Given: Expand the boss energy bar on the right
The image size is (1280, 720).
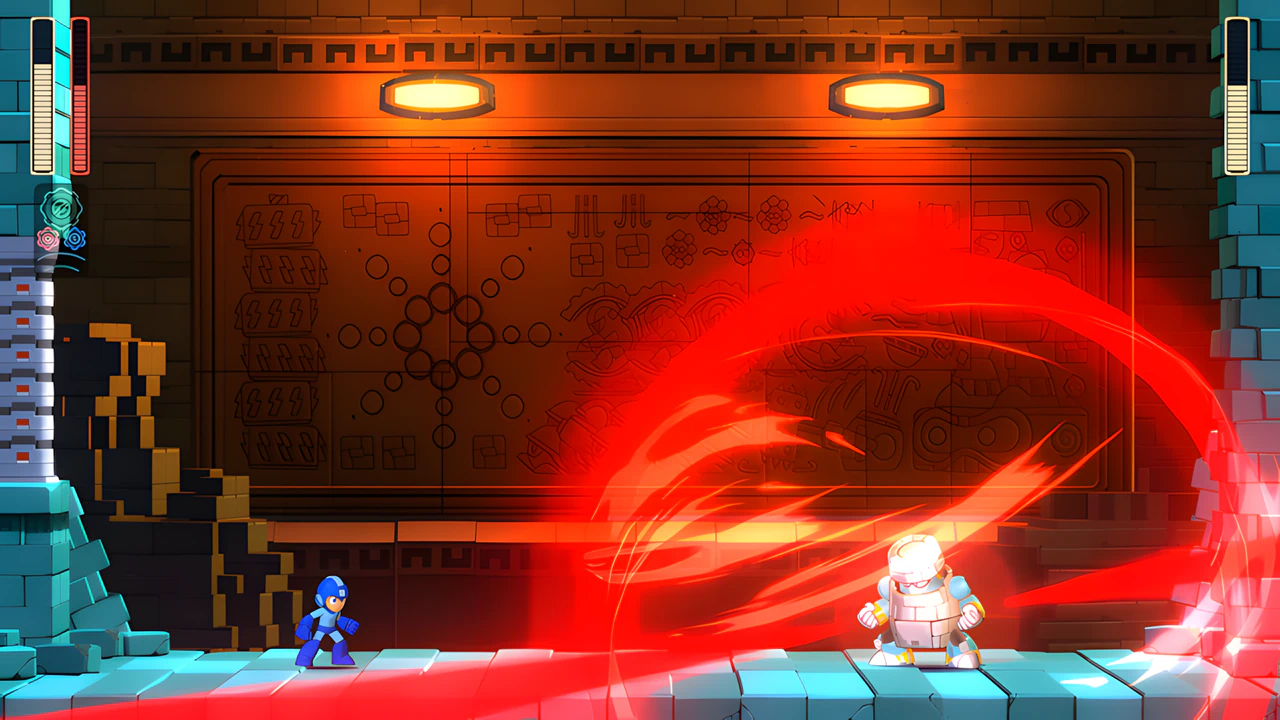Looking at the screenshot, I should [1237, 95].
